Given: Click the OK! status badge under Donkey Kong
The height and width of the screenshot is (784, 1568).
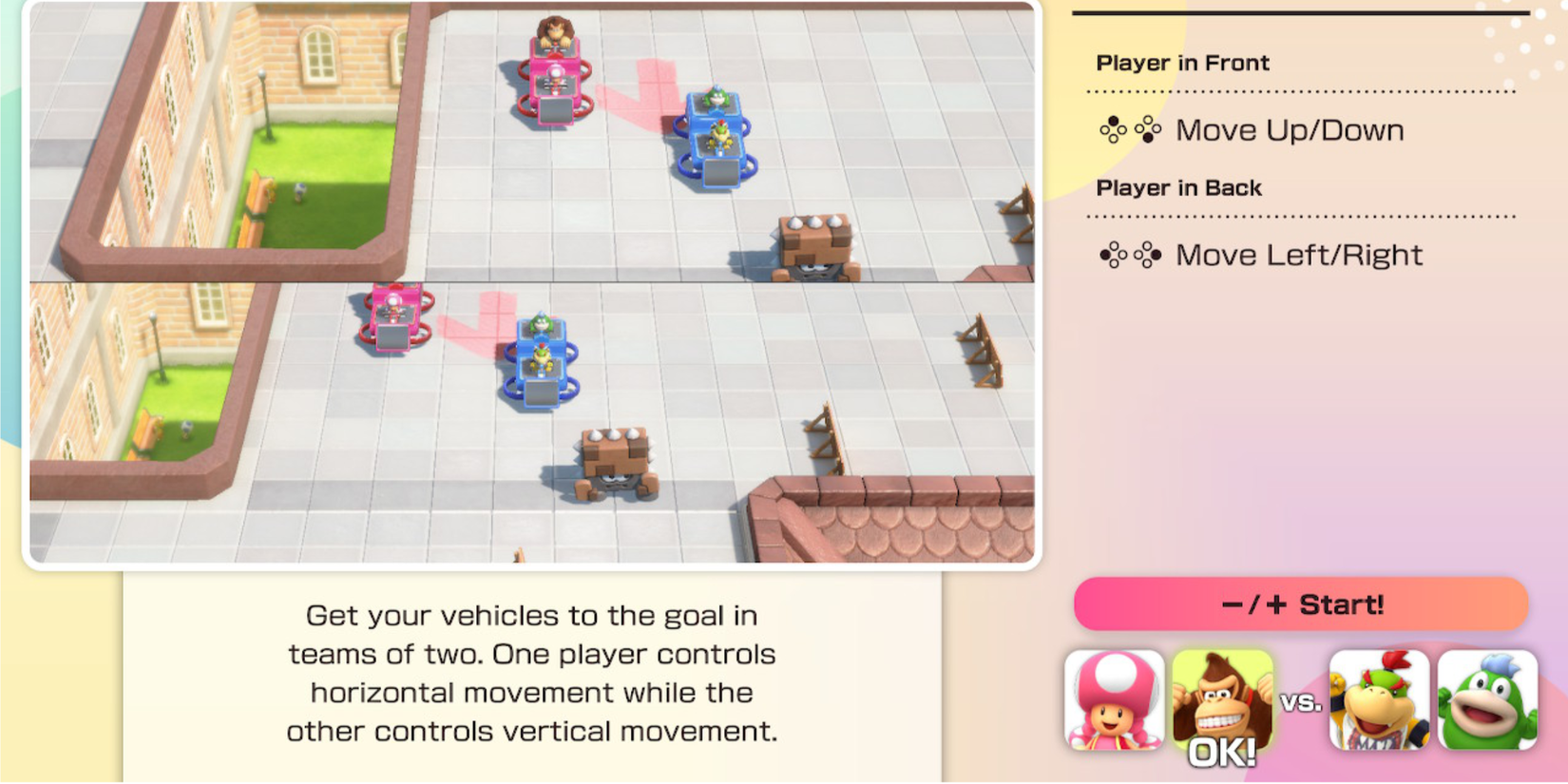Looking at the screenshot, I should point(1224,751).
